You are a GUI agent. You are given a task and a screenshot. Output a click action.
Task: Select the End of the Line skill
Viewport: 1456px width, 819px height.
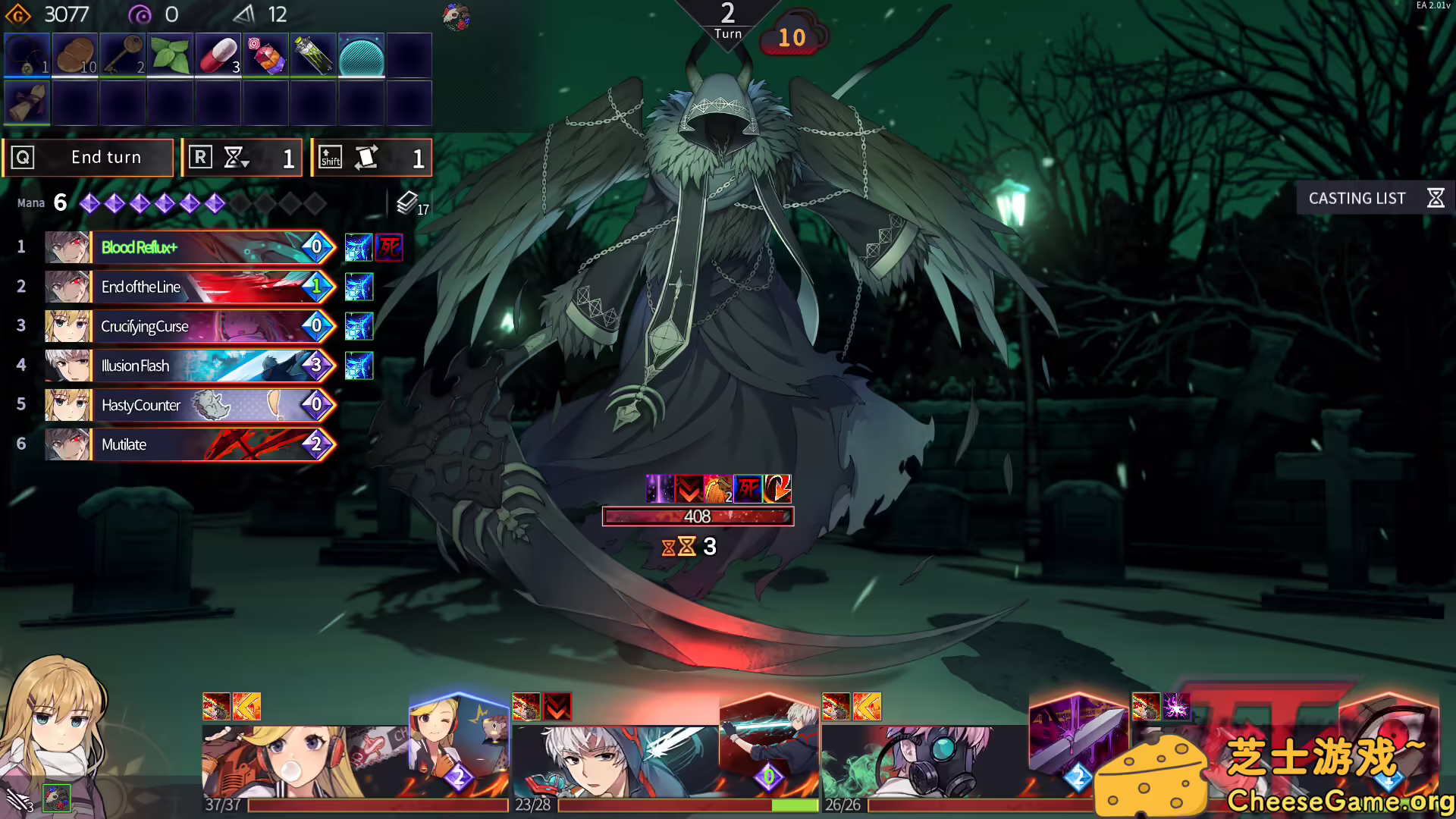[190, 287]
